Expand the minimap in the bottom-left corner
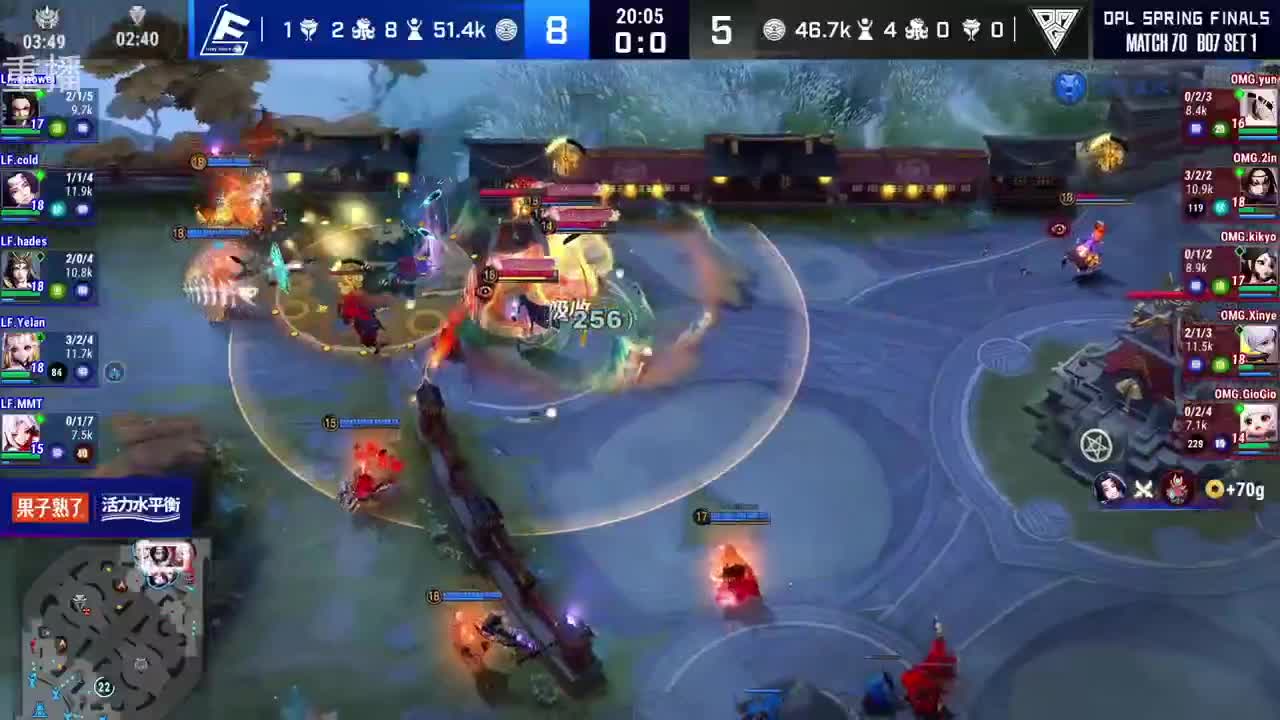Screen dimensions: 1280x720 [x=105, y=630]
